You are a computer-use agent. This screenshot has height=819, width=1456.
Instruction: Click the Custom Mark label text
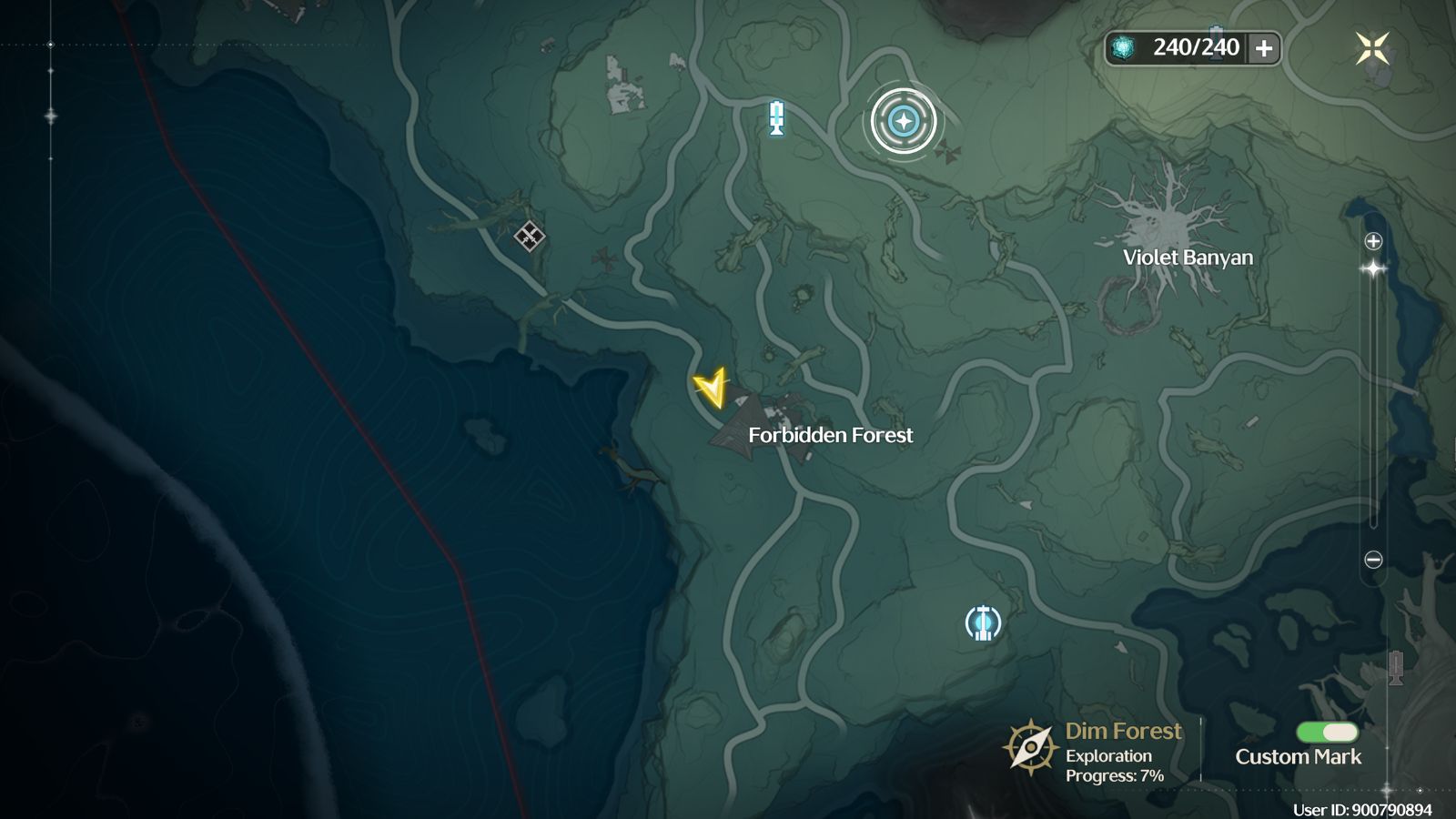(1297, 756)
